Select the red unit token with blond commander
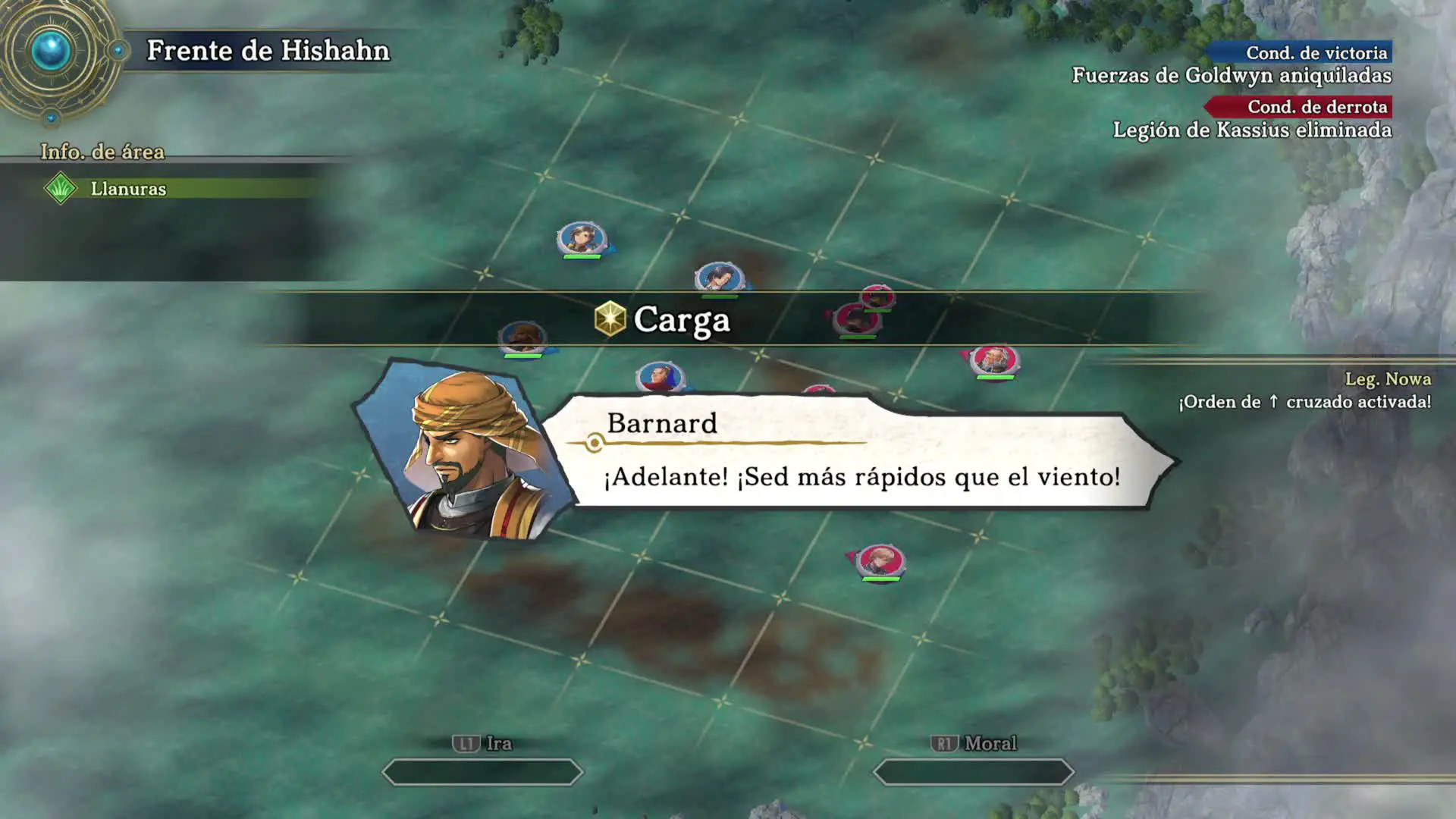Screen dimensions: 1456x819 point(880,562)
